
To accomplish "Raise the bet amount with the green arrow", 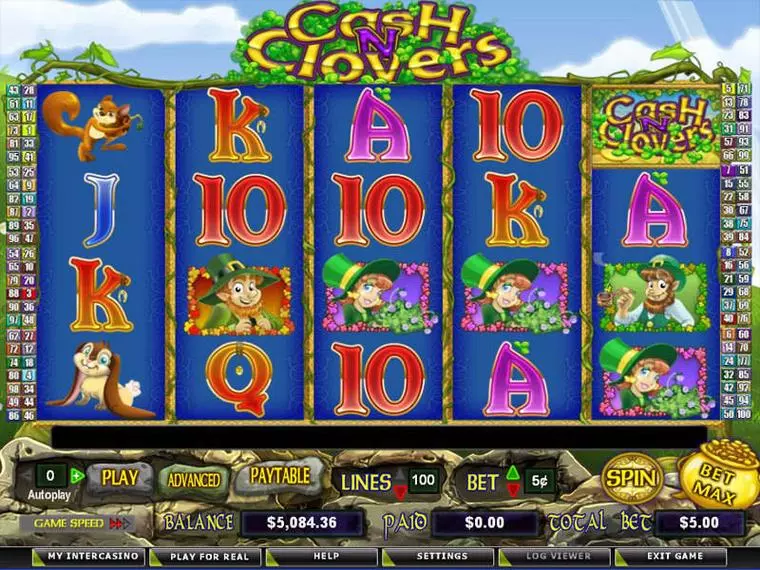I will pos(513,472).
